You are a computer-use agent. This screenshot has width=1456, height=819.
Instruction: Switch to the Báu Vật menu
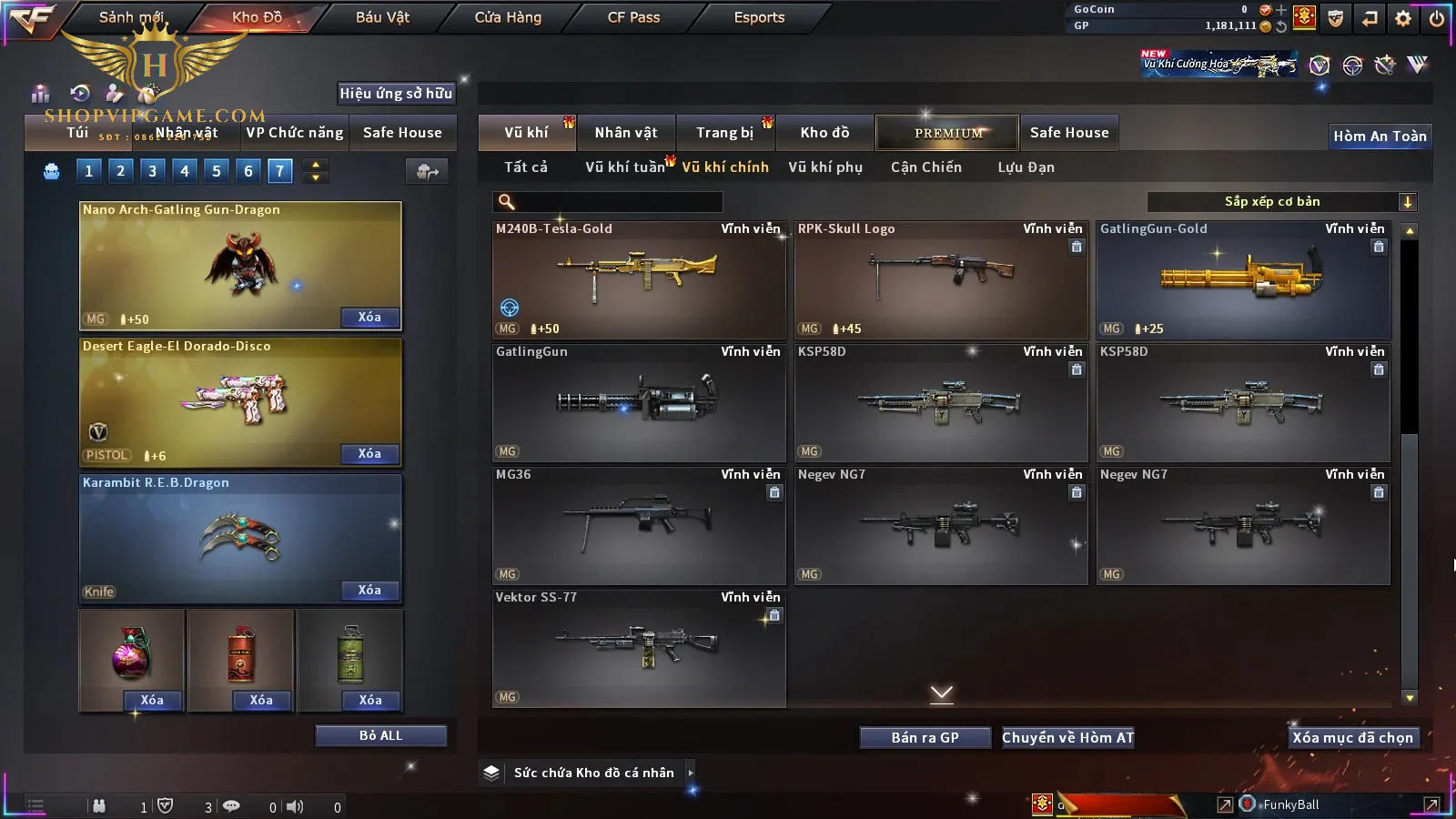click(382, 17)
